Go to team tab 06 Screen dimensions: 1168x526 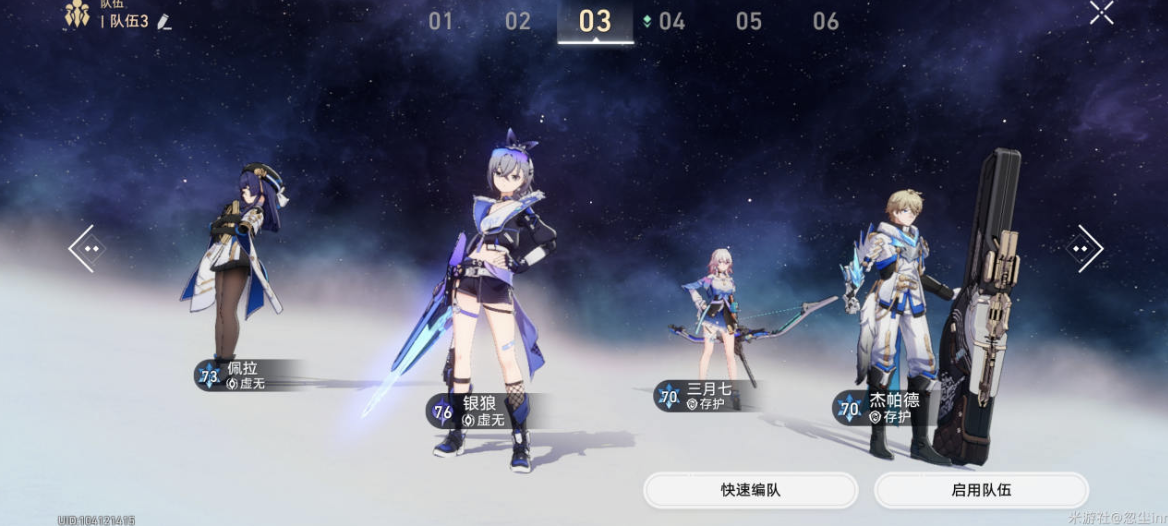(x=825, y=21)
